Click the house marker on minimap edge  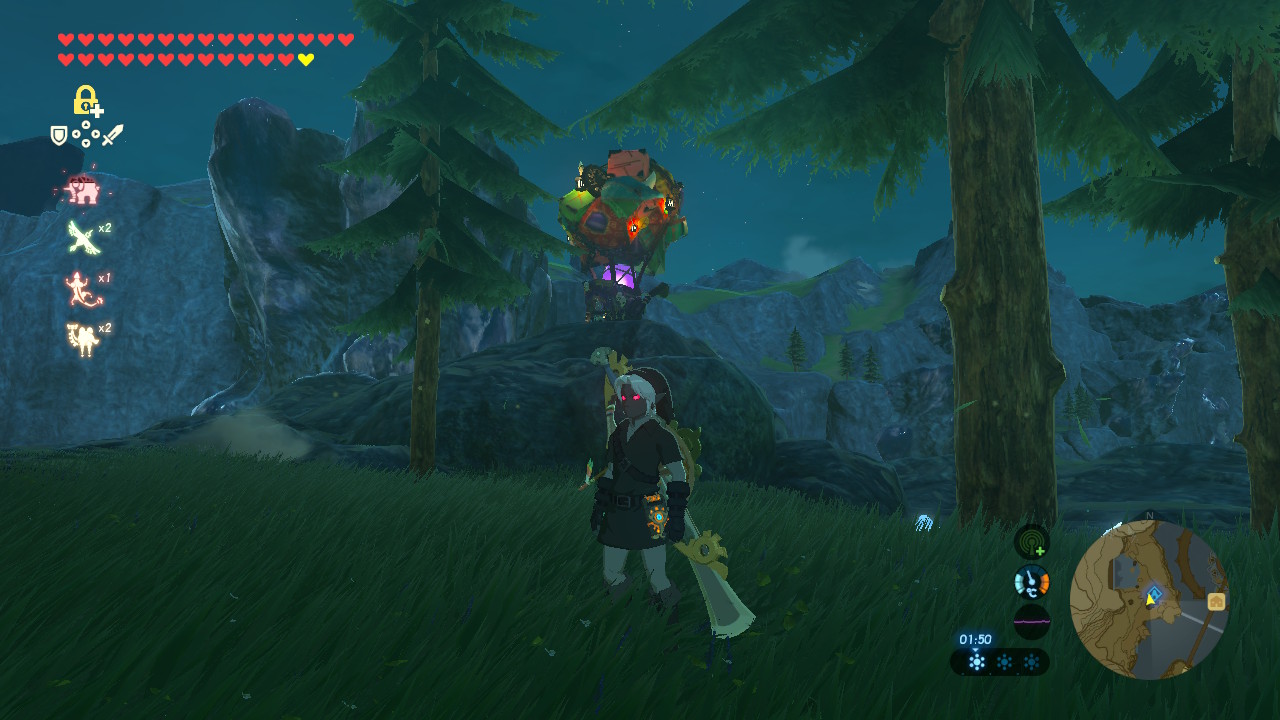[1216, 601]
